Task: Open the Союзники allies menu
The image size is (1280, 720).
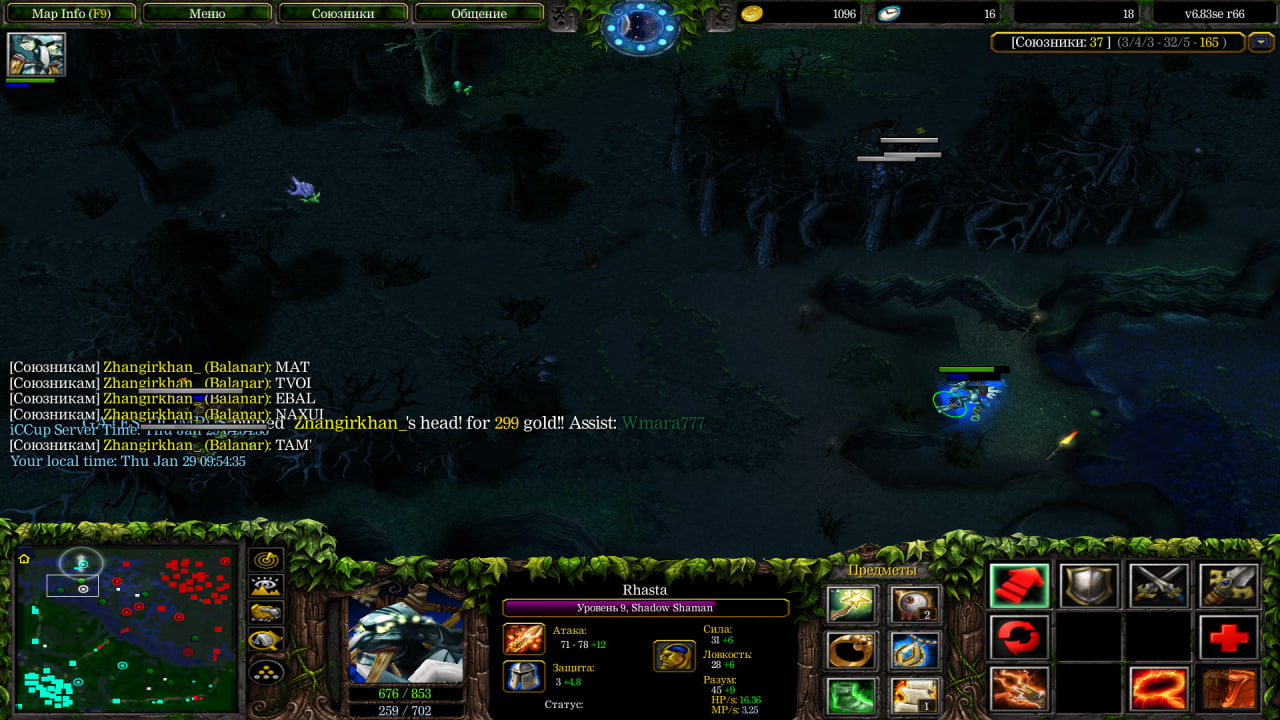Action: click(x=343, y=14)
